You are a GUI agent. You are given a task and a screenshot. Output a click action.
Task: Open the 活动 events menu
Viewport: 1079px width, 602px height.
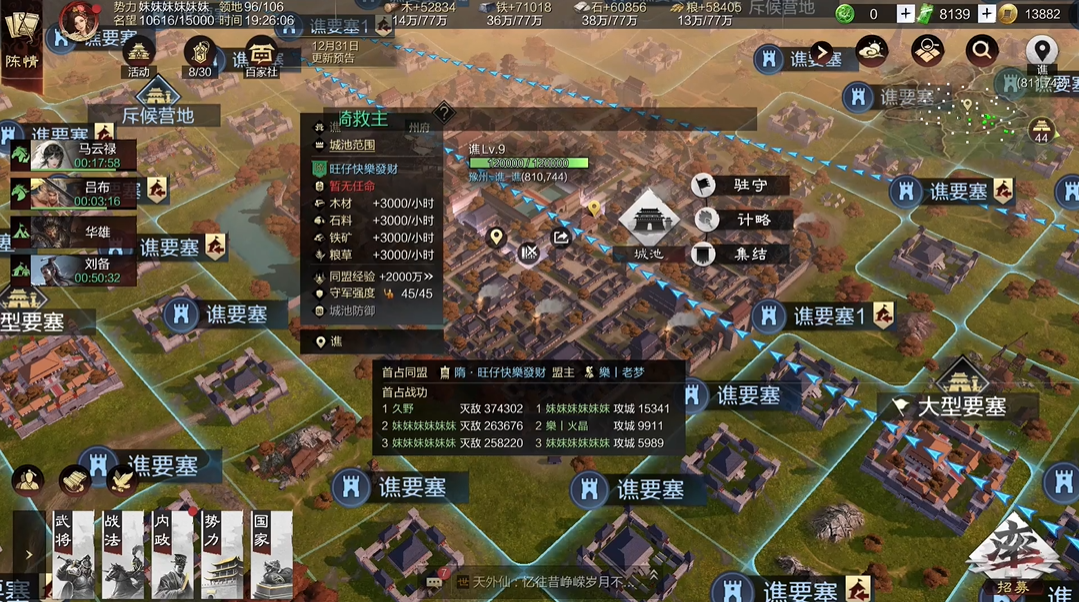[138, 55]
